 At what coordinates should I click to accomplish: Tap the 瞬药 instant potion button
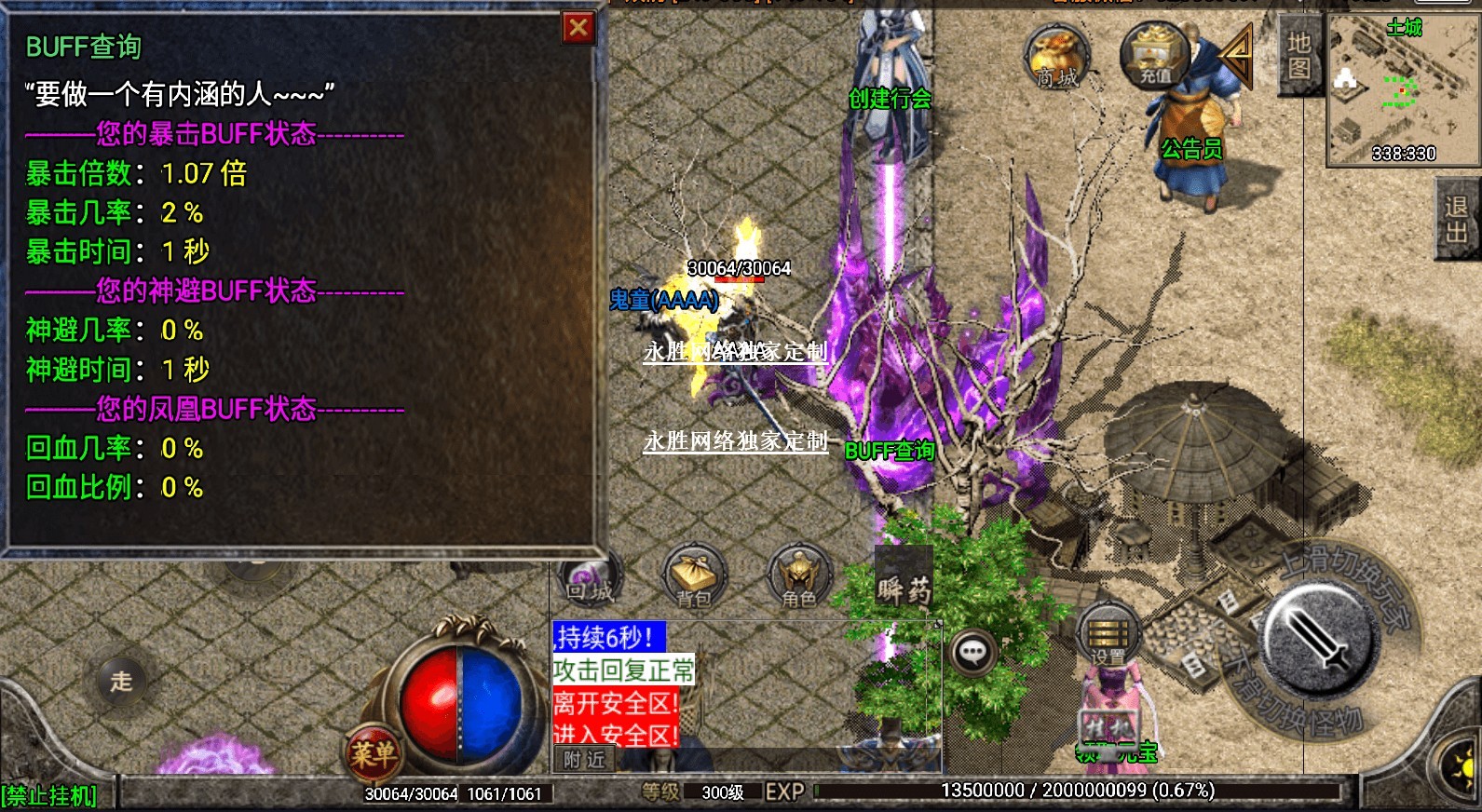pyautogui.click(x=903, y=587)
